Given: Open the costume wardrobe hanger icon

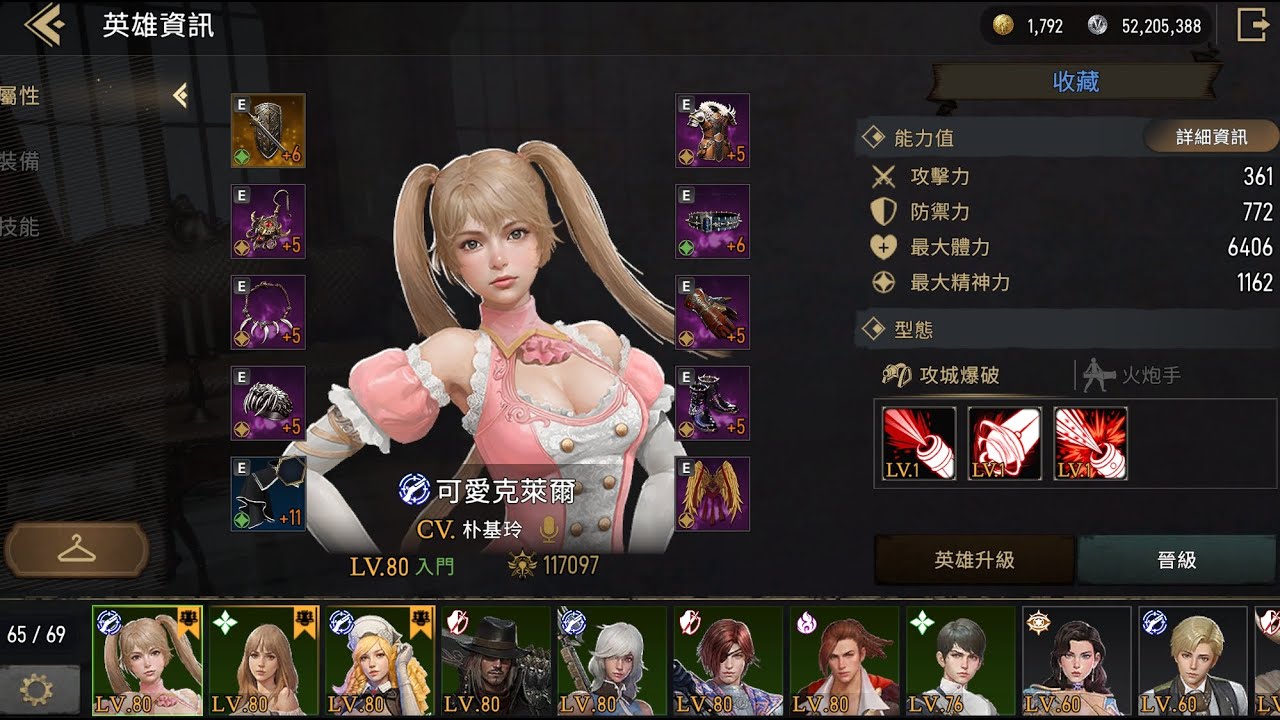Looking at the screenshot, I should click(75, 550).
